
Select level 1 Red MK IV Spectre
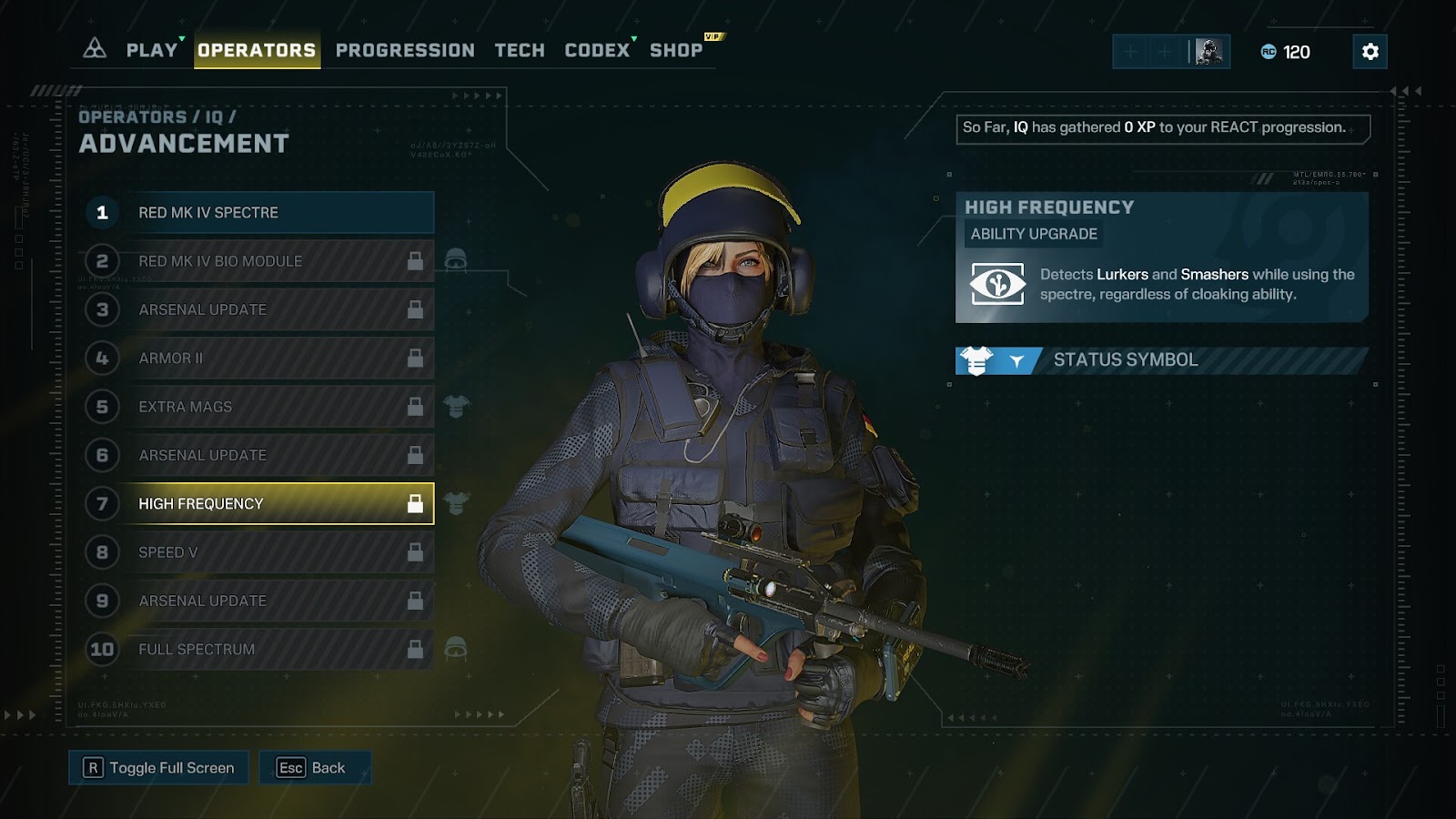coord(278,213)
